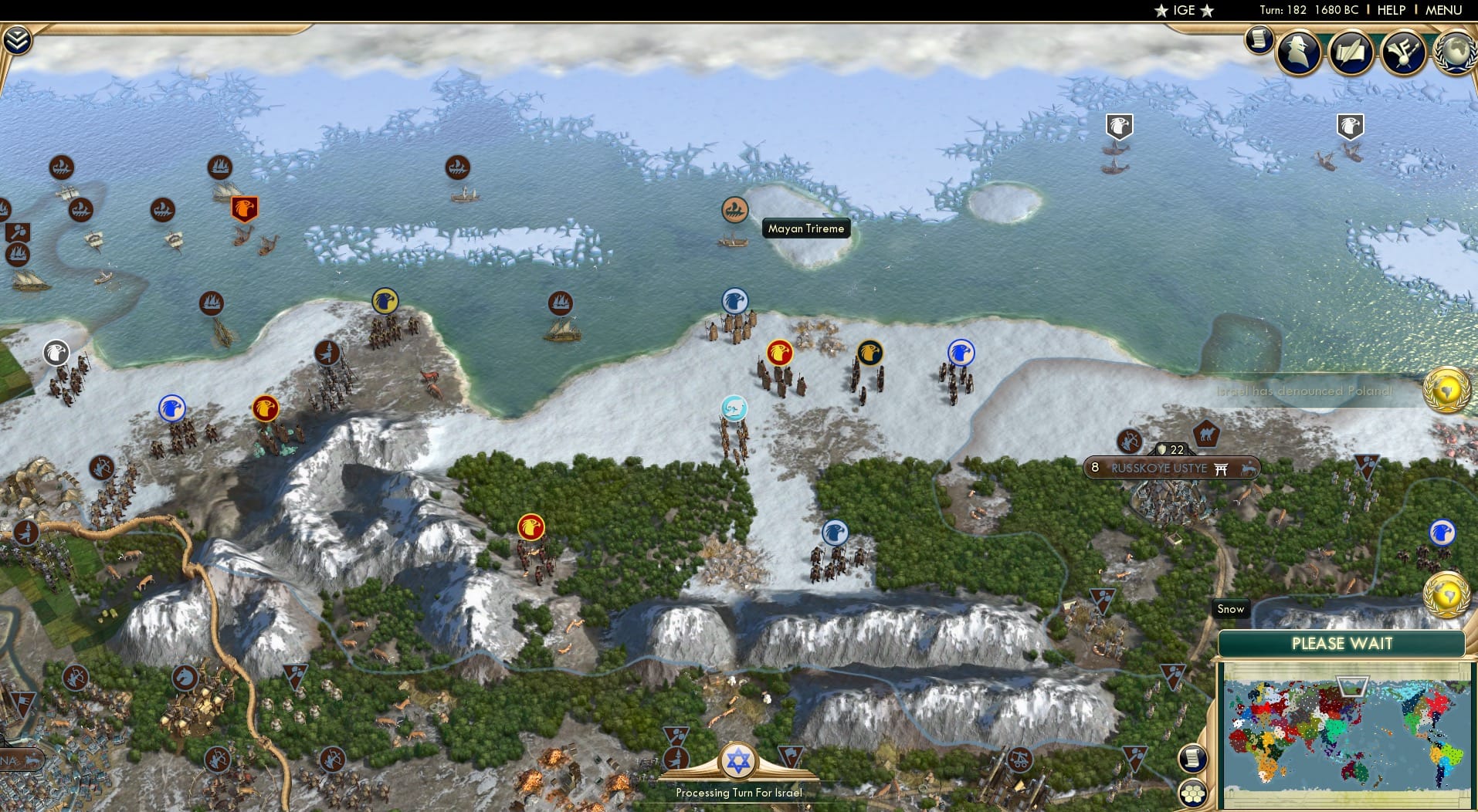The image size is (1478, 812).
Task: Open the Economic overview quill-and-scroll icon
Action: coord(1351,52)
